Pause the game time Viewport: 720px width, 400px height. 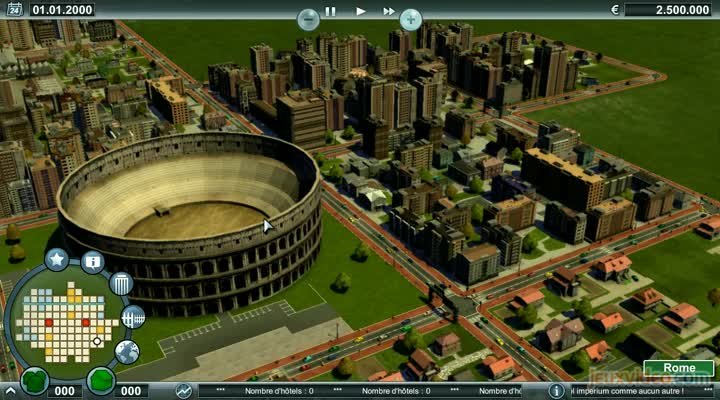coord(331,11)
